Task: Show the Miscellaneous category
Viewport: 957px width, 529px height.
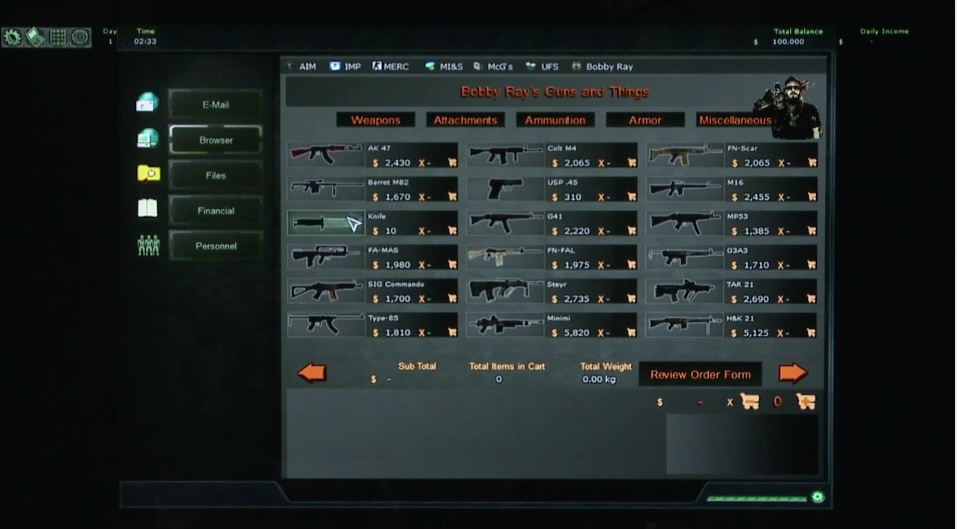Action: (x=734, y=120)
